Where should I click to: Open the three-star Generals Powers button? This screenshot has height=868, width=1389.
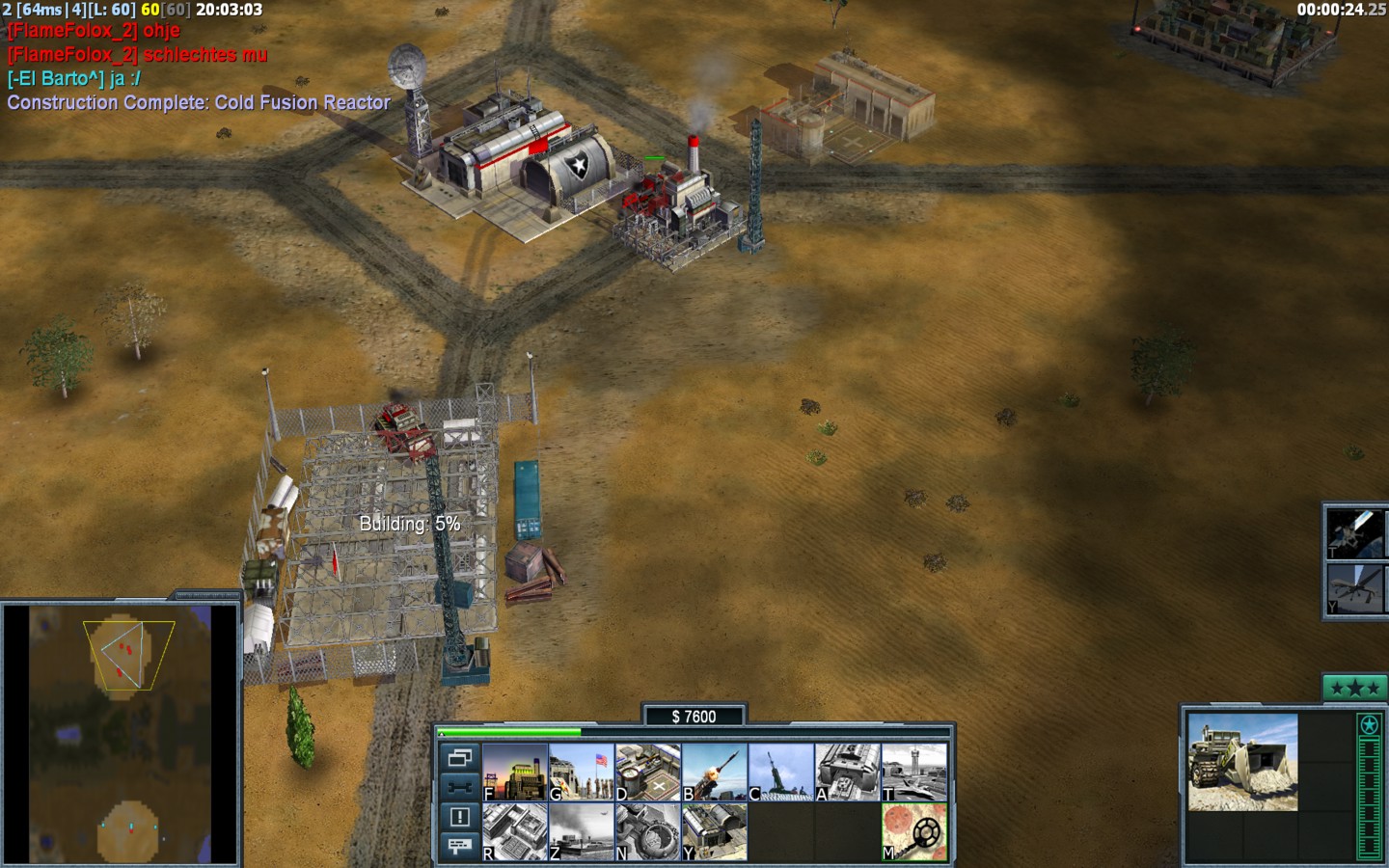(1354, 688)
